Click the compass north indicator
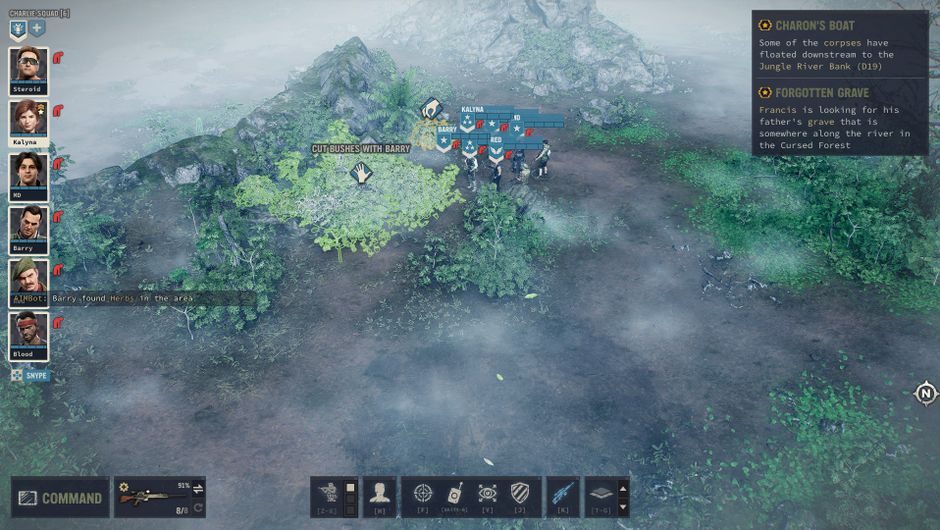Image resolution: width=940 pixels, height=530 pixels. click(x=926, y=393)
